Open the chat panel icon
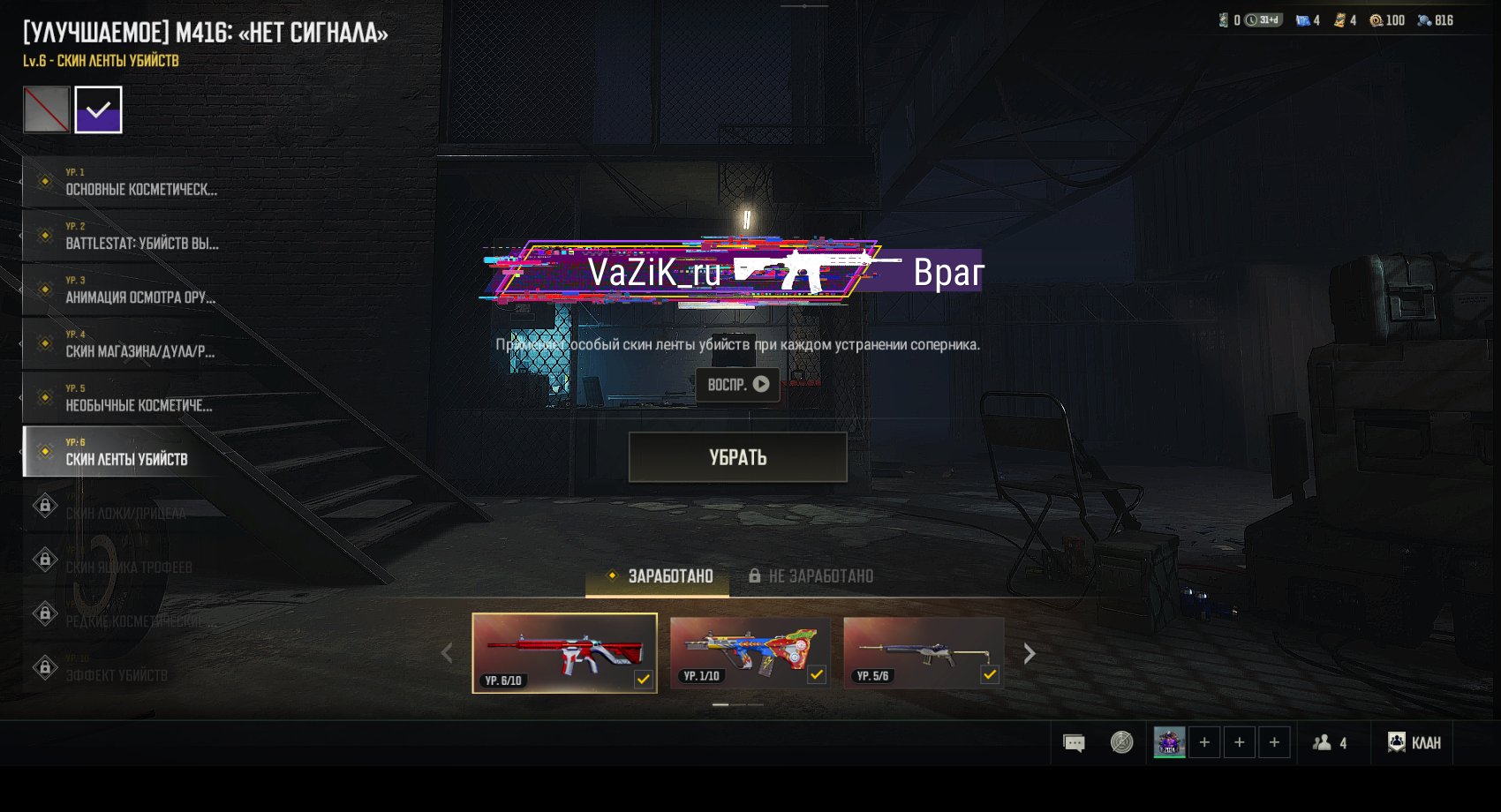 point(1074,743)
